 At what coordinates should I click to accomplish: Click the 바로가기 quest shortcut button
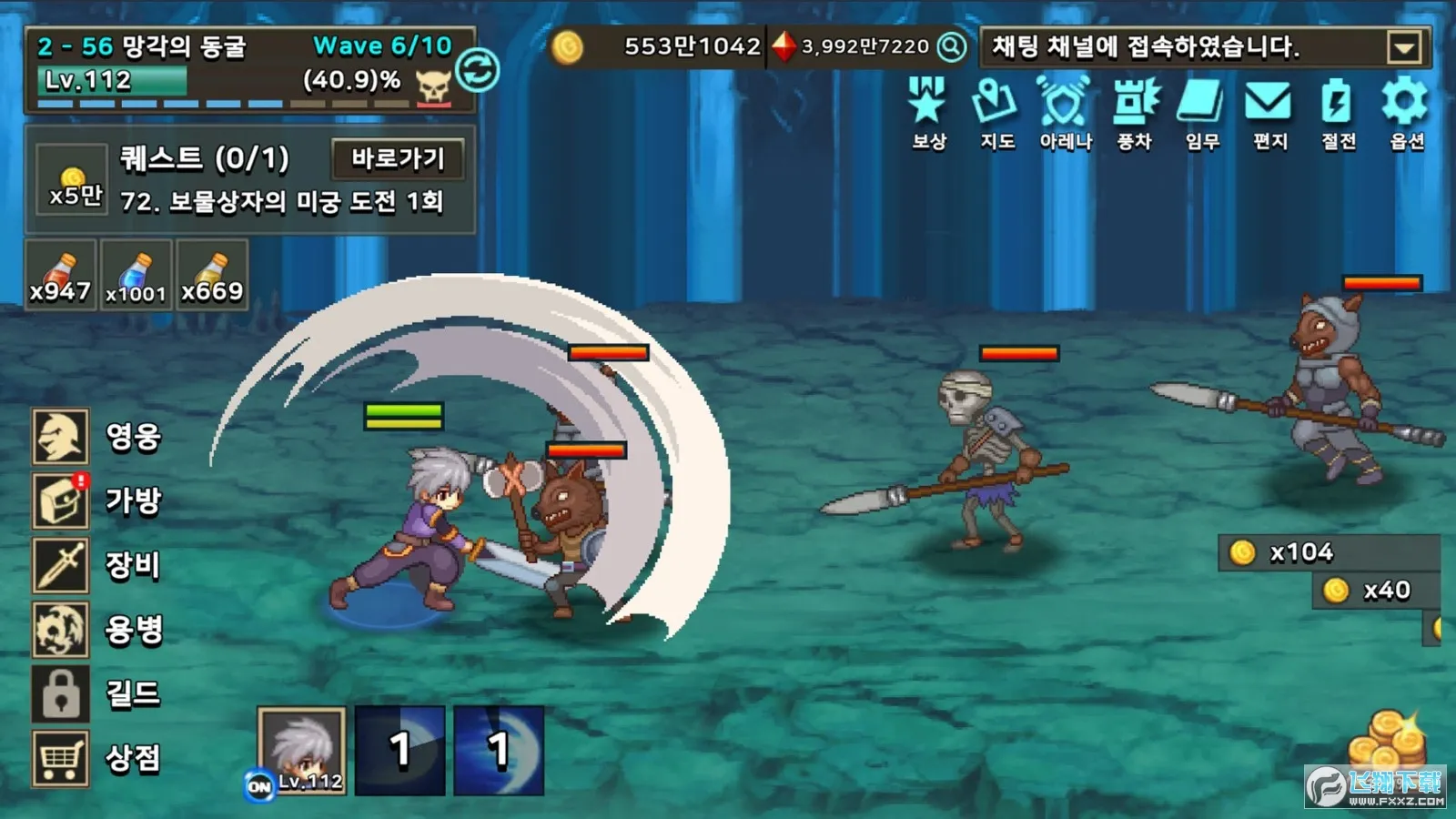pyautogui.click(x=399, y=159)
